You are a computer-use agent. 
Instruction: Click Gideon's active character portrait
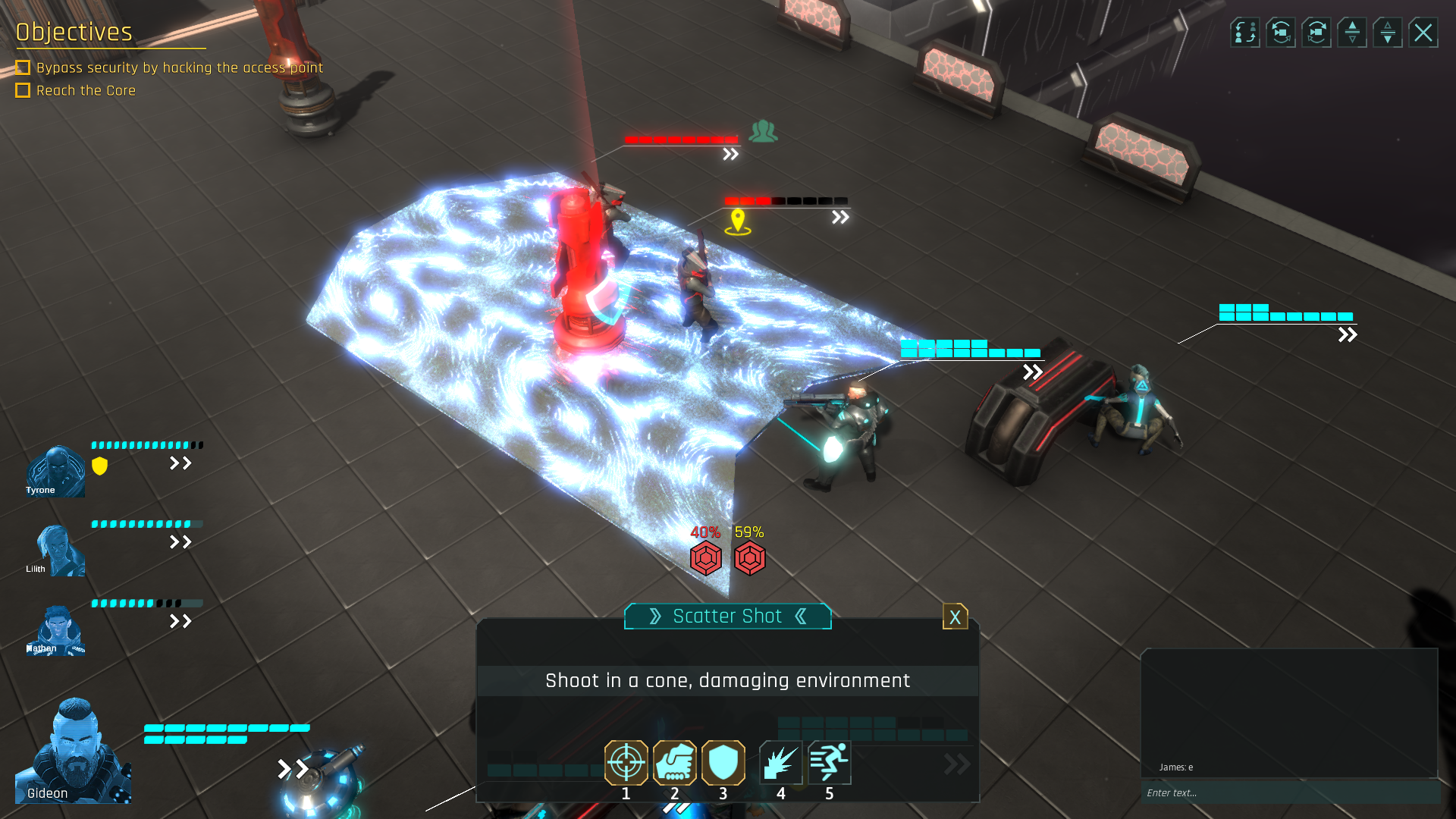pyautogui.click(x=74, y=751)
